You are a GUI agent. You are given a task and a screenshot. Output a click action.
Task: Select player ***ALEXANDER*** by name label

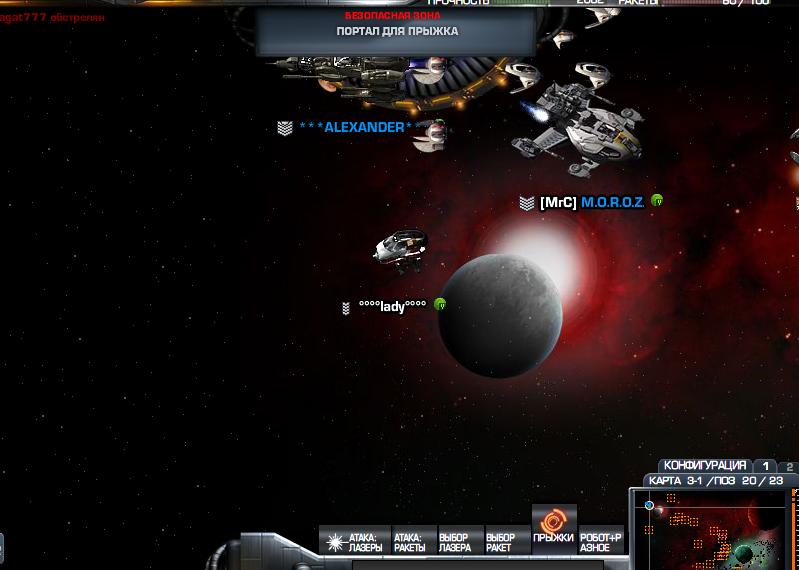pos(356,127)
